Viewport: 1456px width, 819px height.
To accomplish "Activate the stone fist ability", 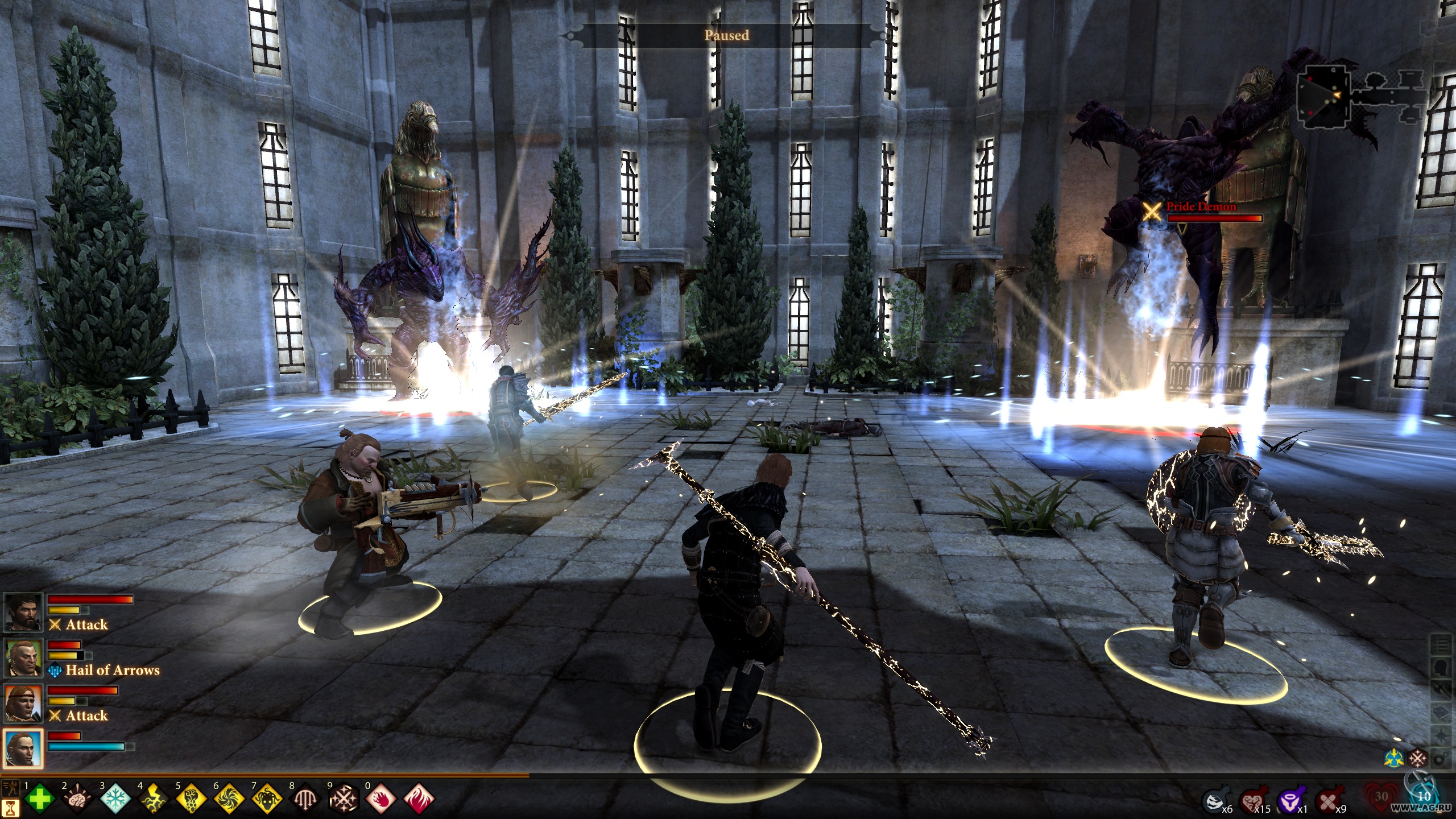I will [x=192, y=799].
